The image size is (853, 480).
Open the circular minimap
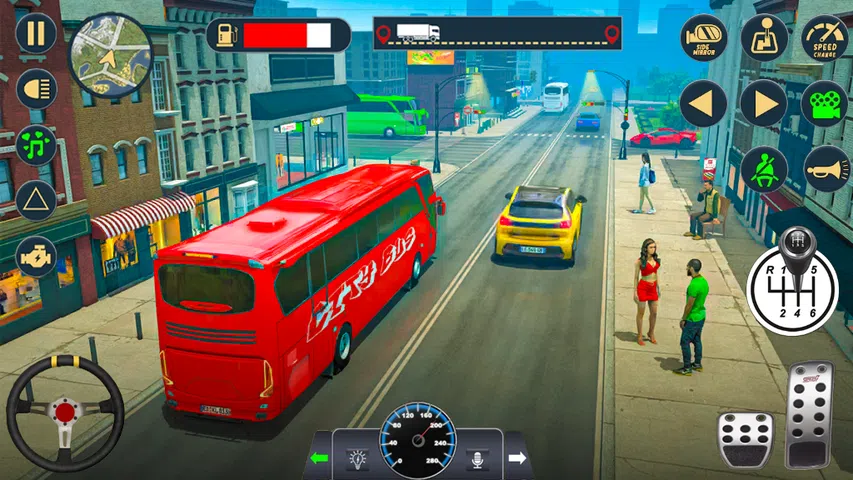pyautogui.click(x=109, y=55)
